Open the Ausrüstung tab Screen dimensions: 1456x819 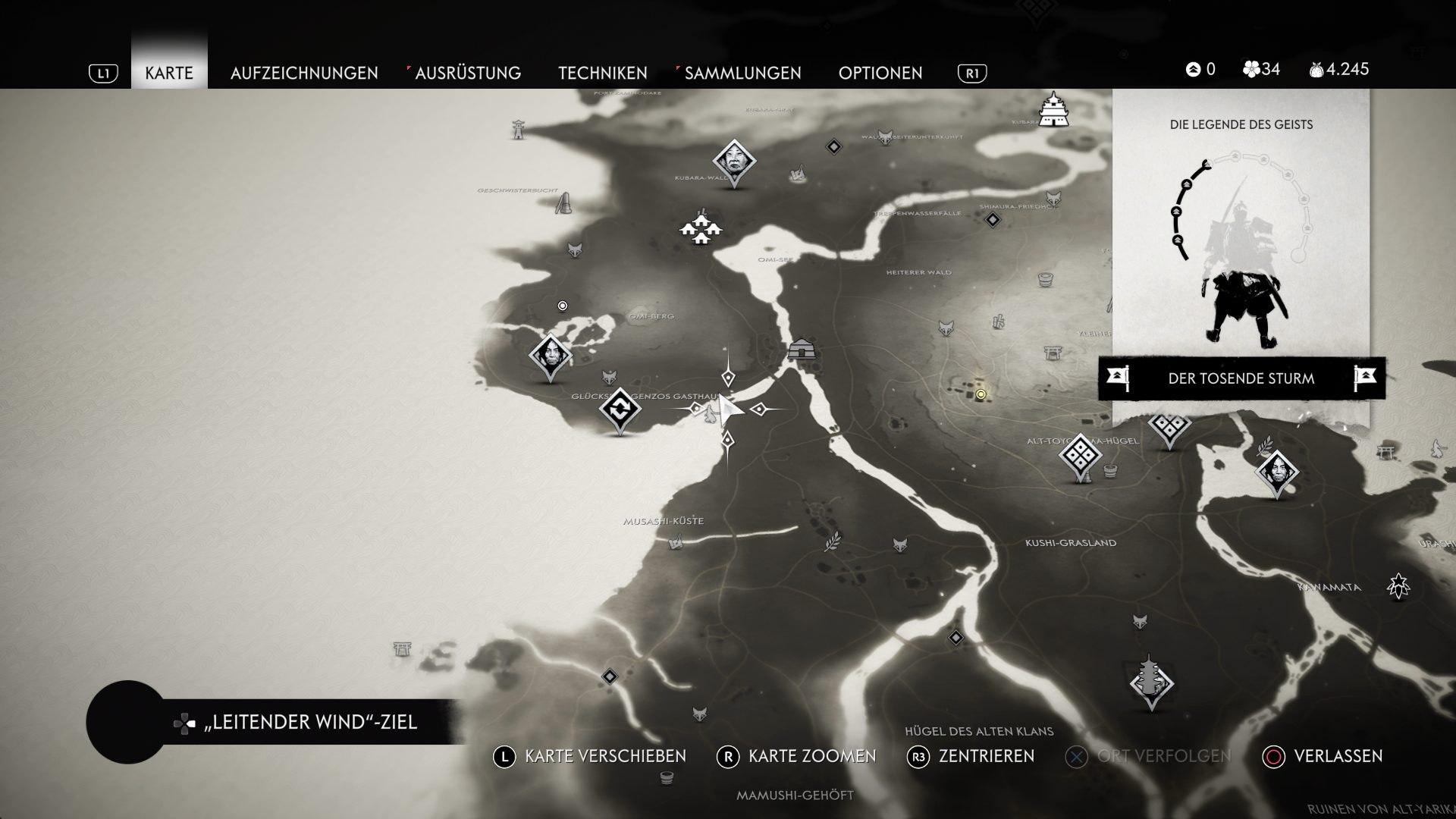tap(467, 73)
